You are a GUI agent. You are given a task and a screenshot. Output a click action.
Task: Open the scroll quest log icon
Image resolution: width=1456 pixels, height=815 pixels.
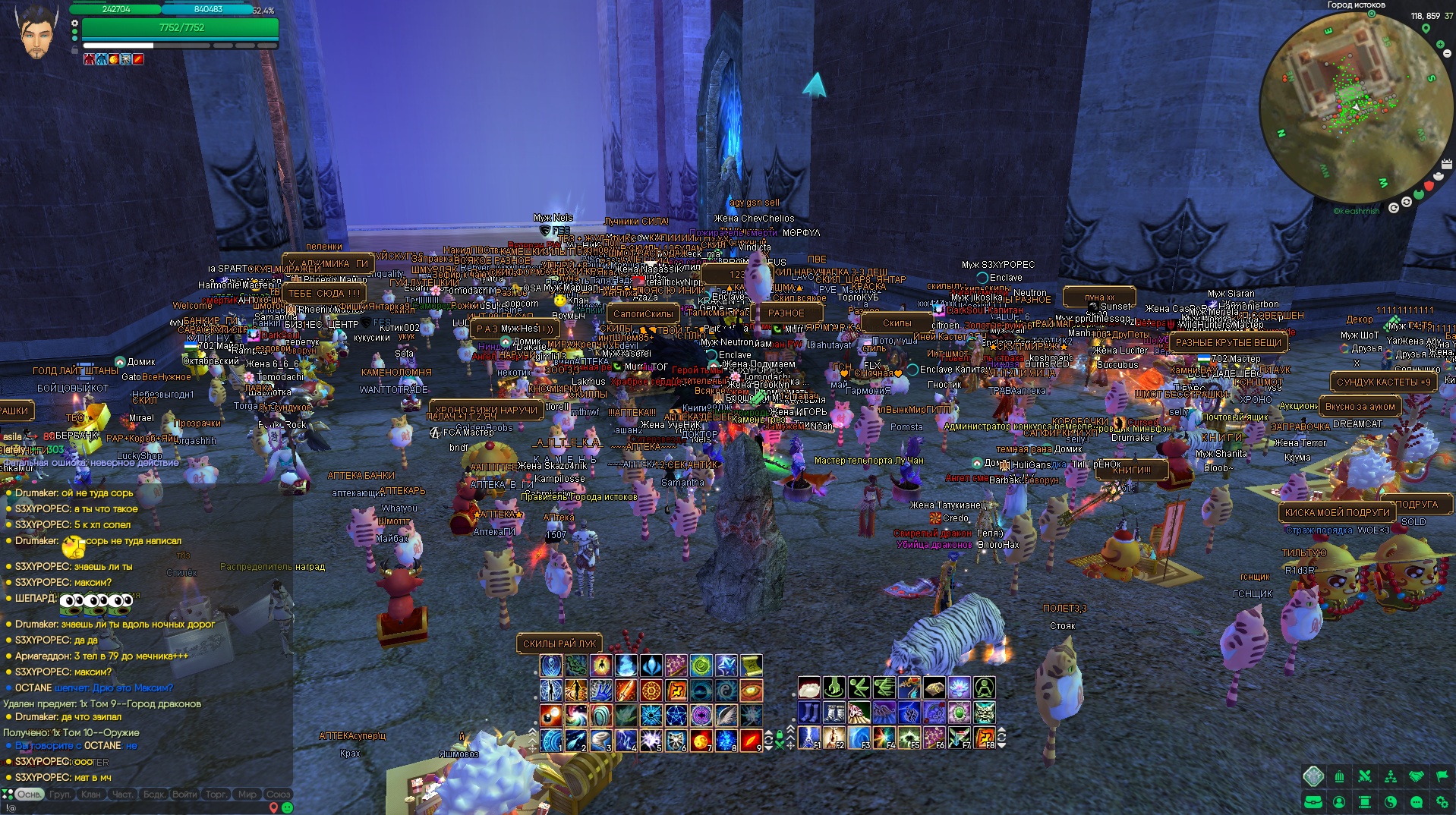coord(1365,801)
